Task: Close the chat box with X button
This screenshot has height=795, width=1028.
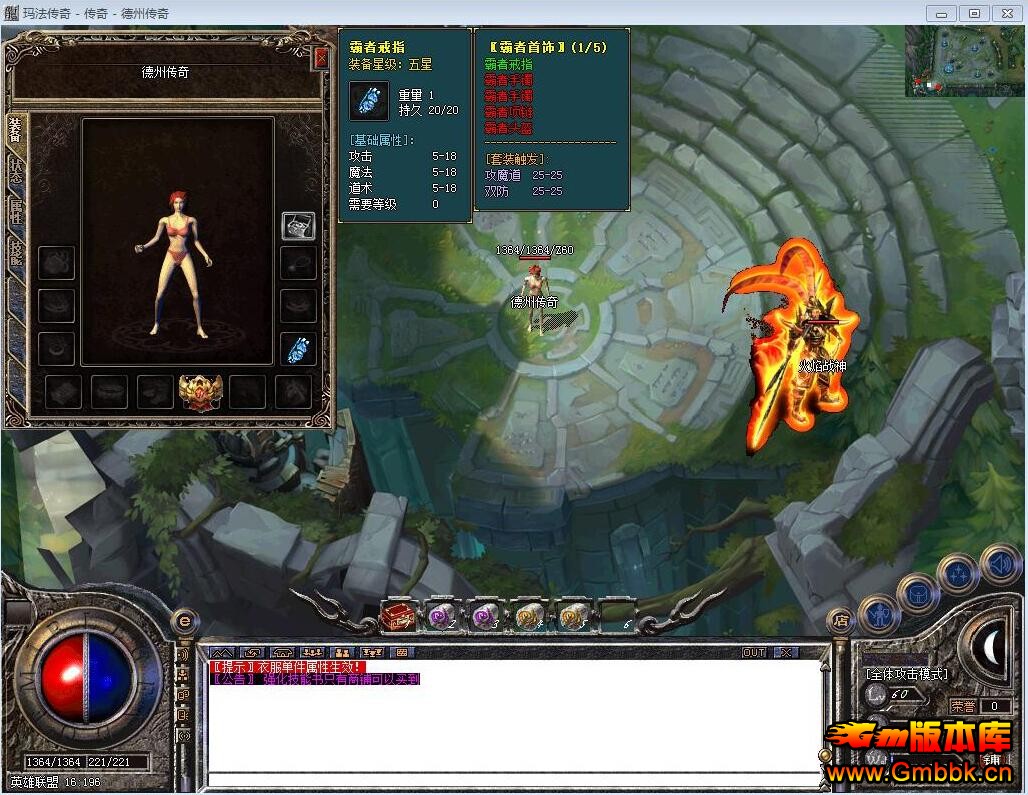Action: (785, 652)
